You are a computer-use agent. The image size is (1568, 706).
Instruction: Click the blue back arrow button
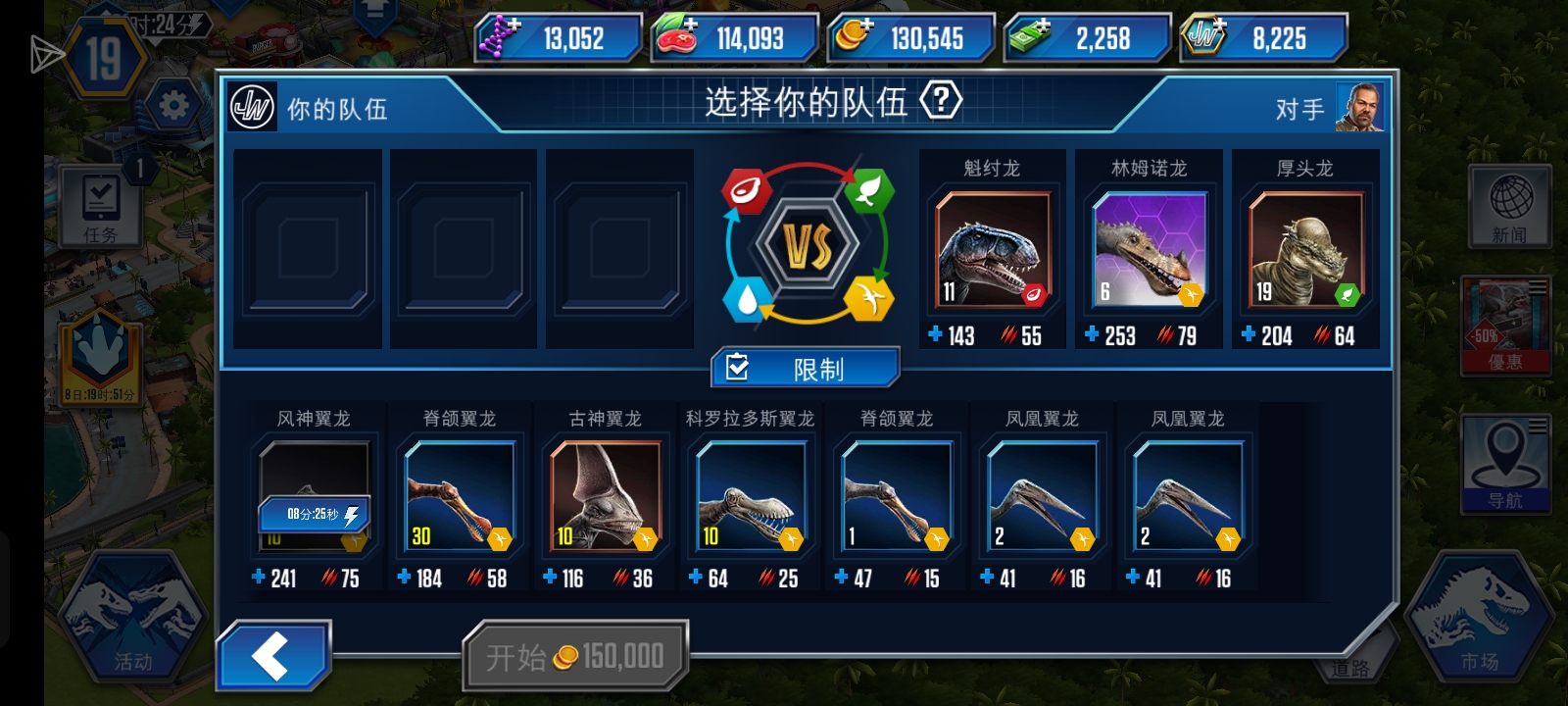click(272, 653)
